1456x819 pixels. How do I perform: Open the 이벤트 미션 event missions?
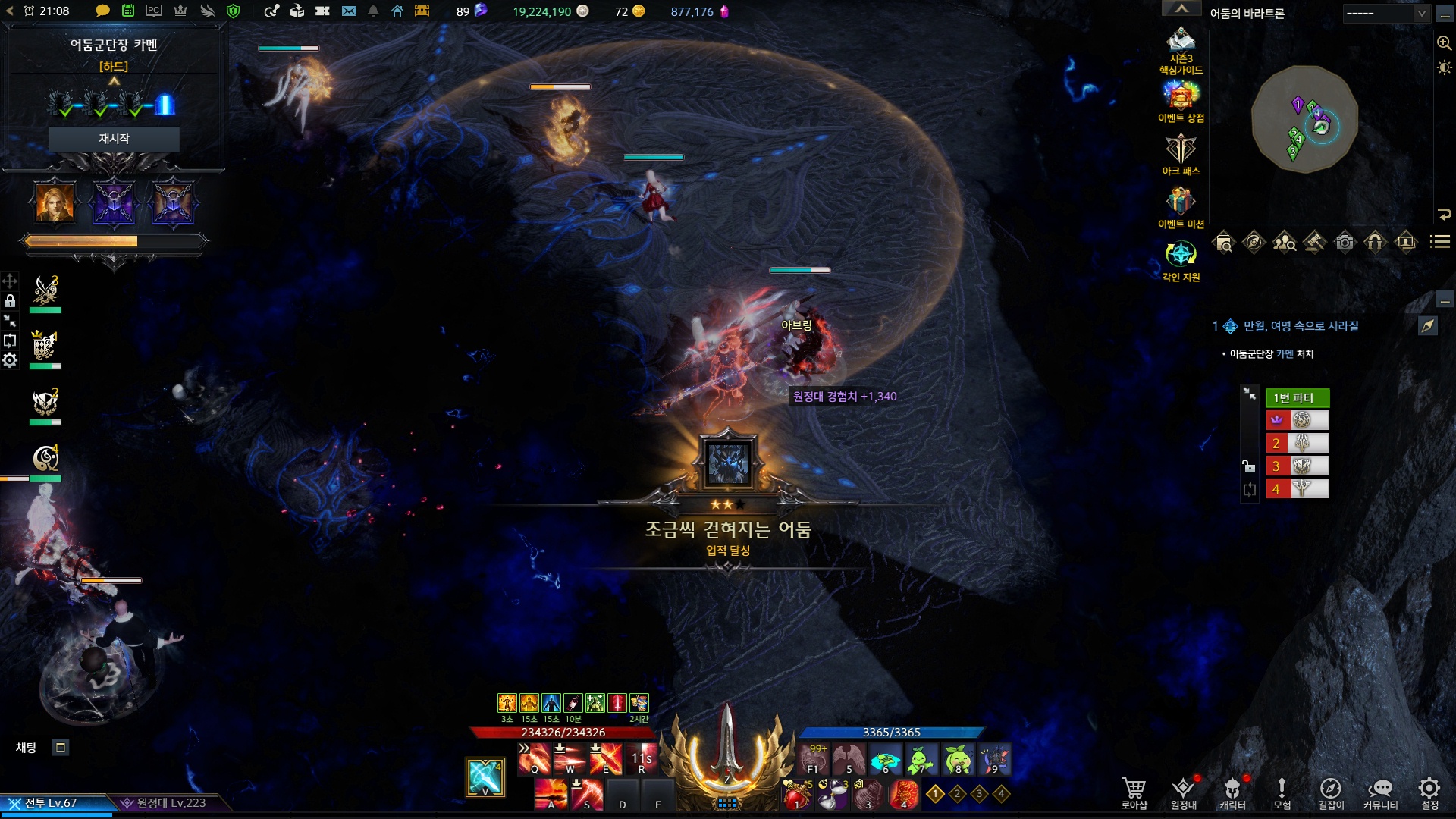(1181, 207)
